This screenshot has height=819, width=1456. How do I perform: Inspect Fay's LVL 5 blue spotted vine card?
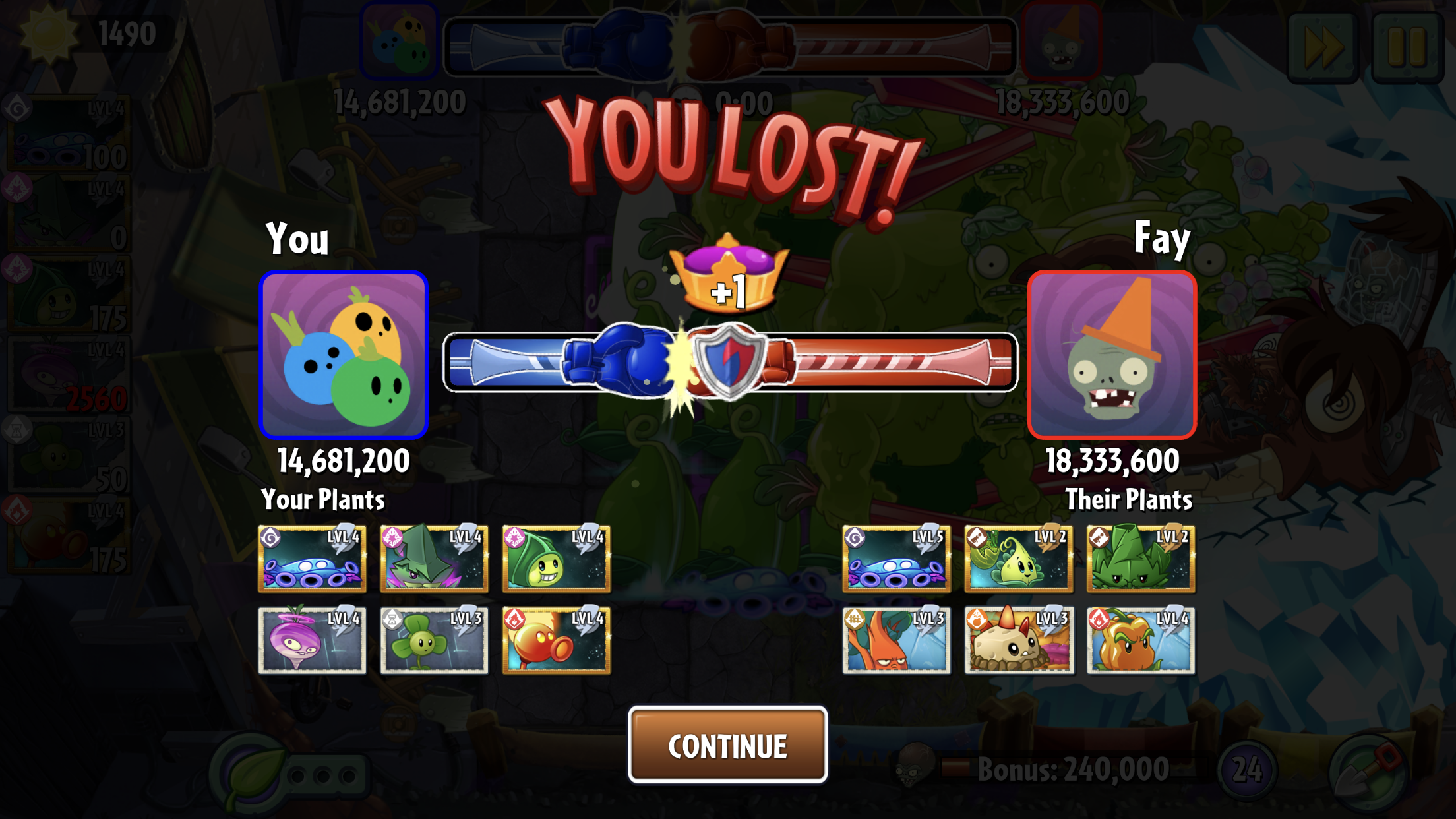(x=896, y=559)
